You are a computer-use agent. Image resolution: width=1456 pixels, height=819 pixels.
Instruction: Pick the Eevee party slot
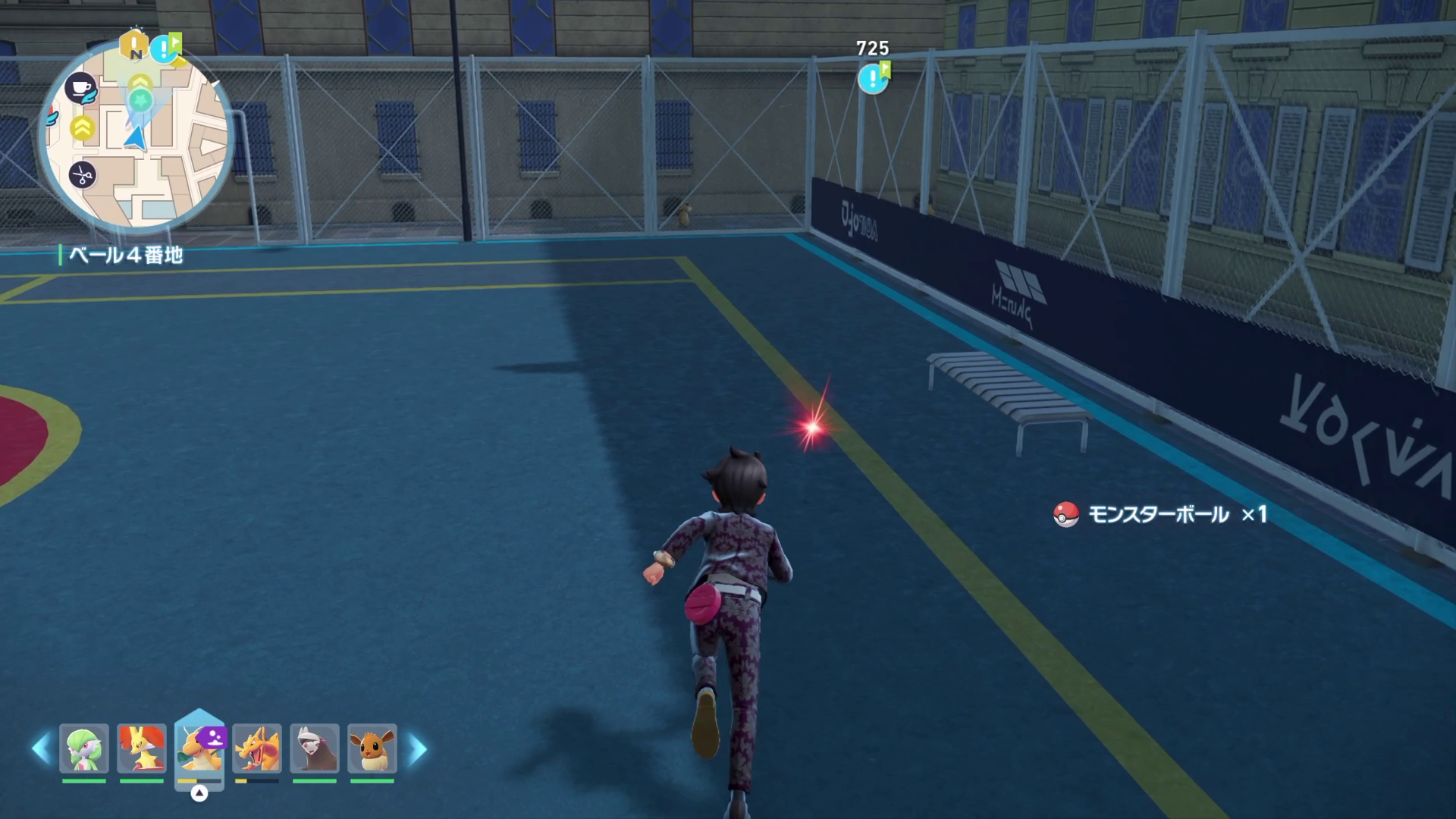click(x=372, y=748)
